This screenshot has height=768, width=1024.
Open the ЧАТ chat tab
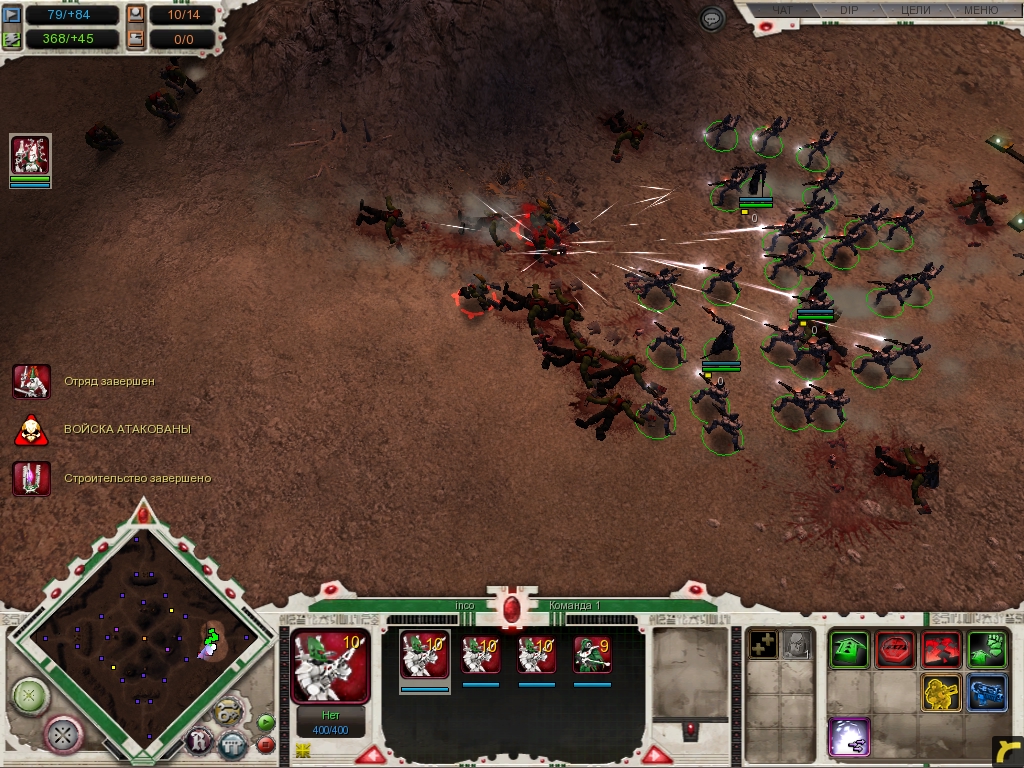pyautogui.click(x=784, y=10)
